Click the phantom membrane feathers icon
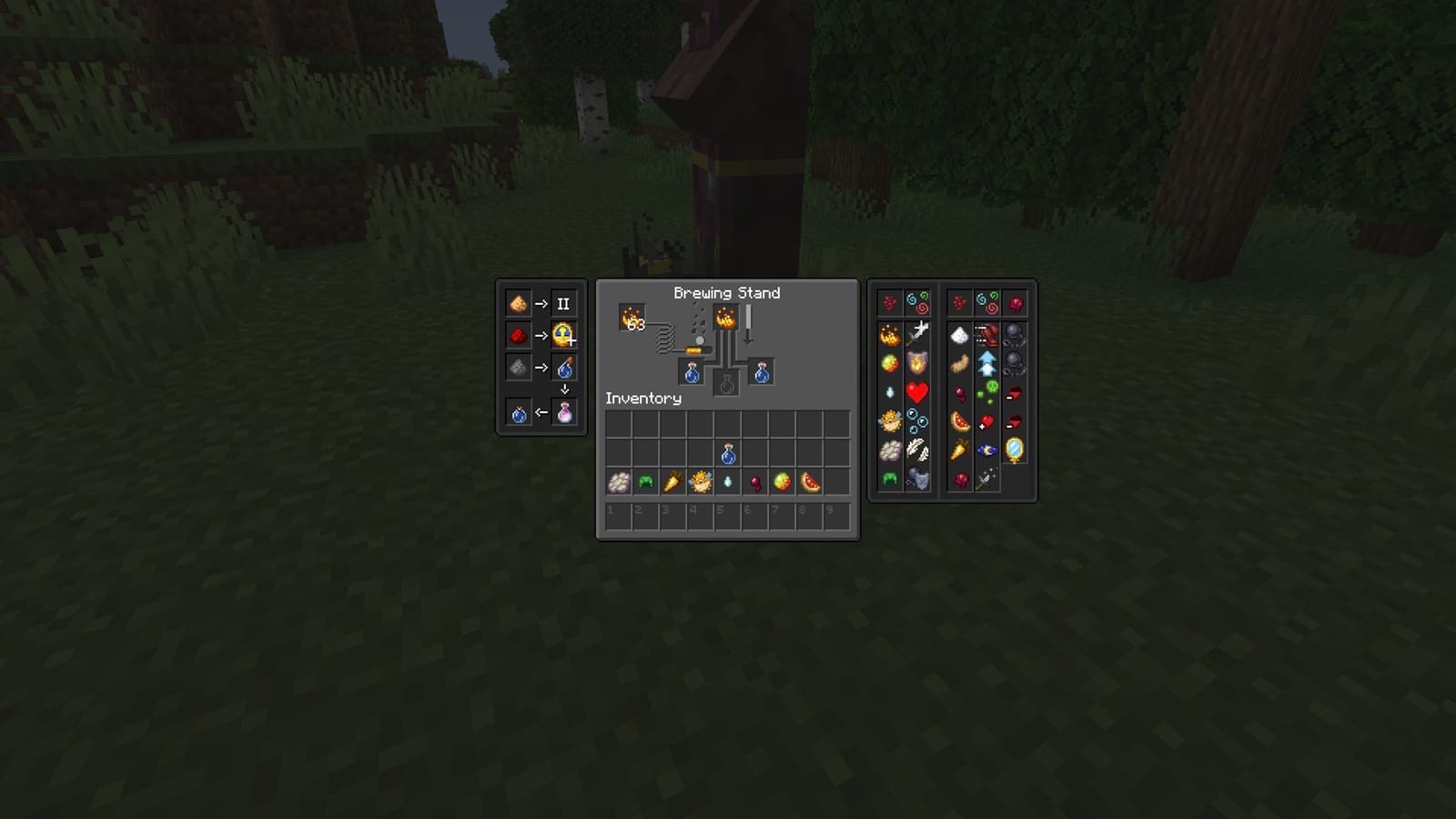The width and height of the screenshot is (1456, 819). point(919,448)
